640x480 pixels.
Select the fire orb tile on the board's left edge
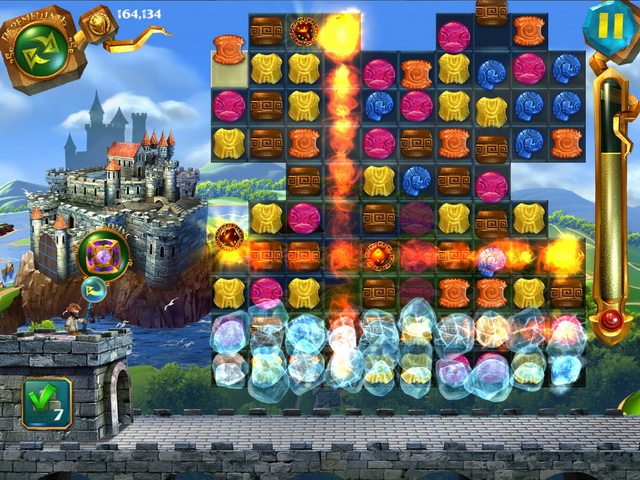point(229,237)
